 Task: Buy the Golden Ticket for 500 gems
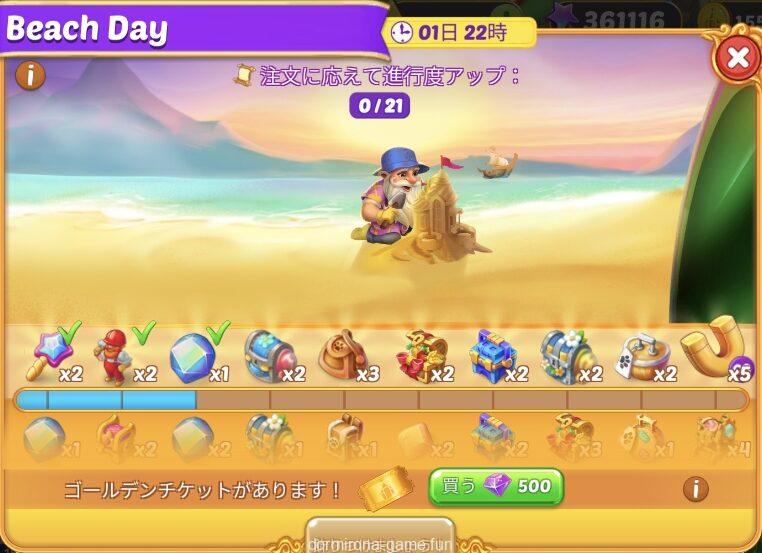pos(496,487)
